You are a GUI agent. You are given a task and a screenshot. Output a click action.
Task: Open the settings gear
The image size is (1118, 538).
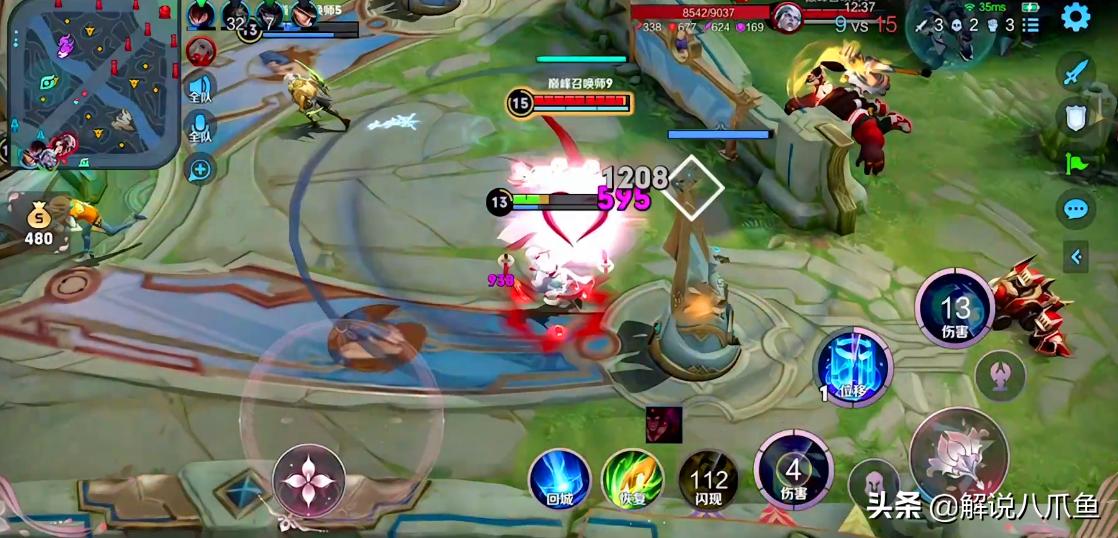[x=1075, y=17]
